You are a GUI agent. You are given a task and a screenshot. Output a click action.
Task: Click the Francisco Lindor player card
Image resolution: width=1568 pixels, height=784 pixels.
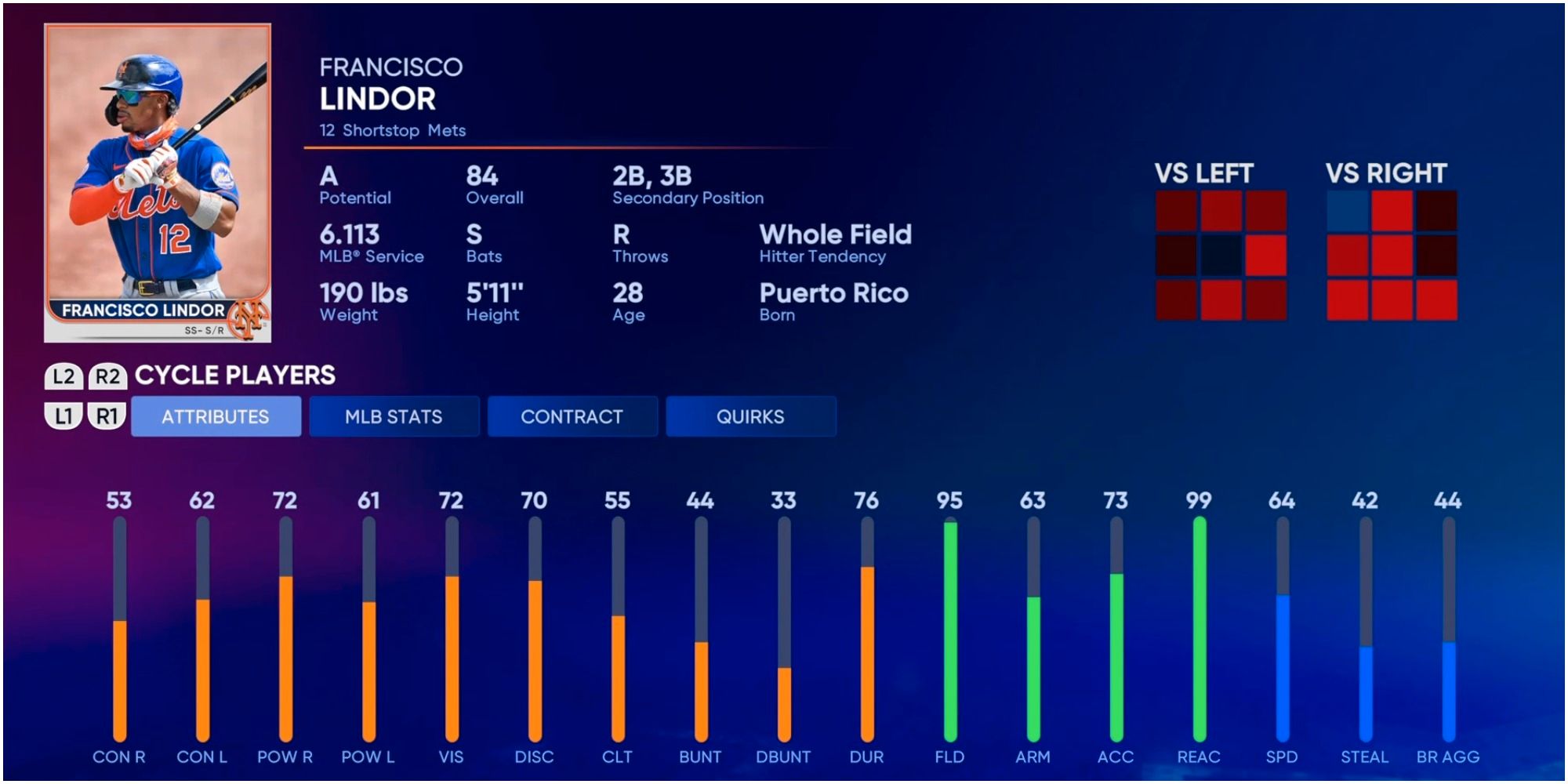click(x=158, y=183)
